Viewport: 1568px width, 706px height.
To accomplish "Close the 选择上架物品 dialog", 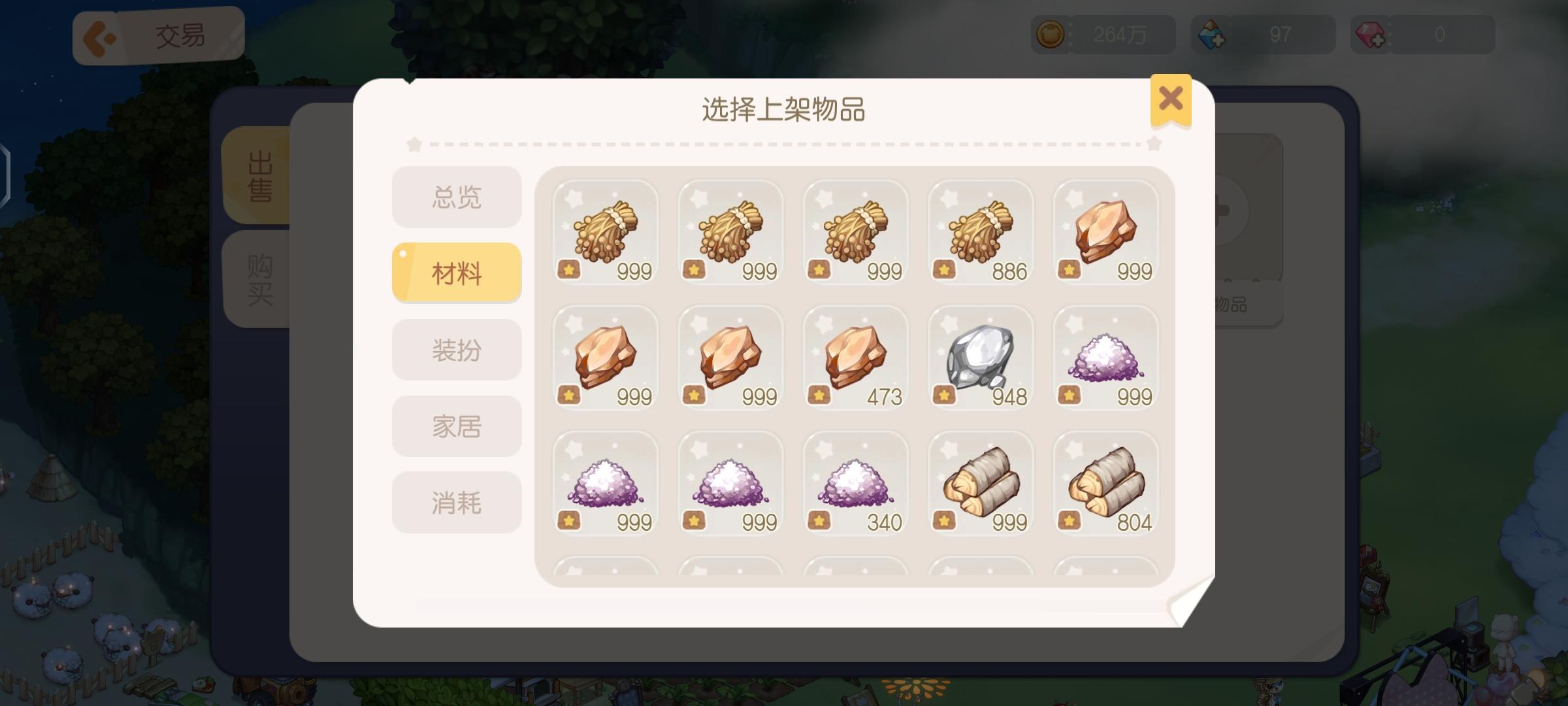I will click(1171, 98).
